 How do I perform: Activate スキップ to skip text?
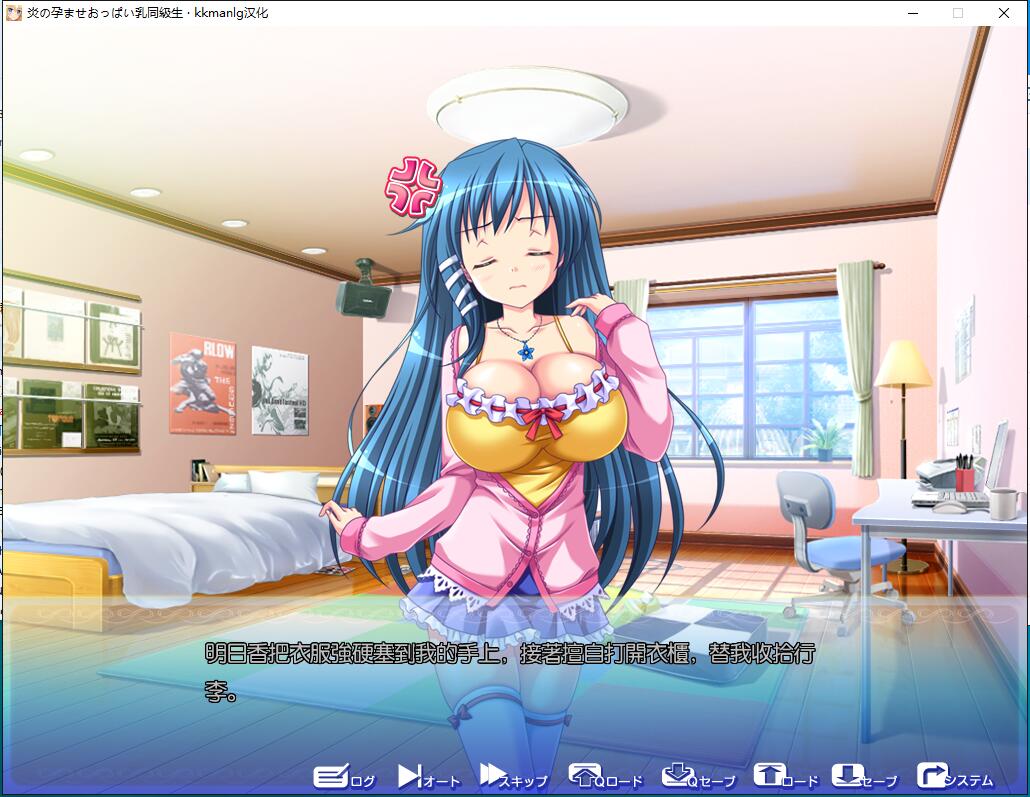[513, 777]
